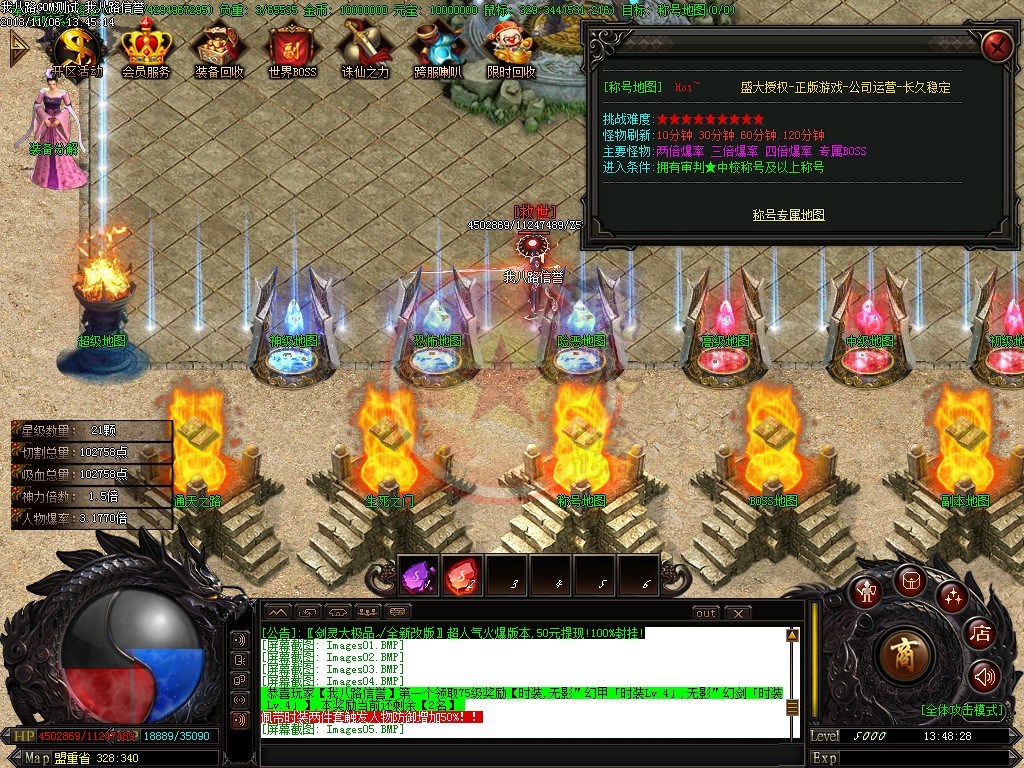
Task: Open 会员服务 crown icon
Action: point(146,47)
